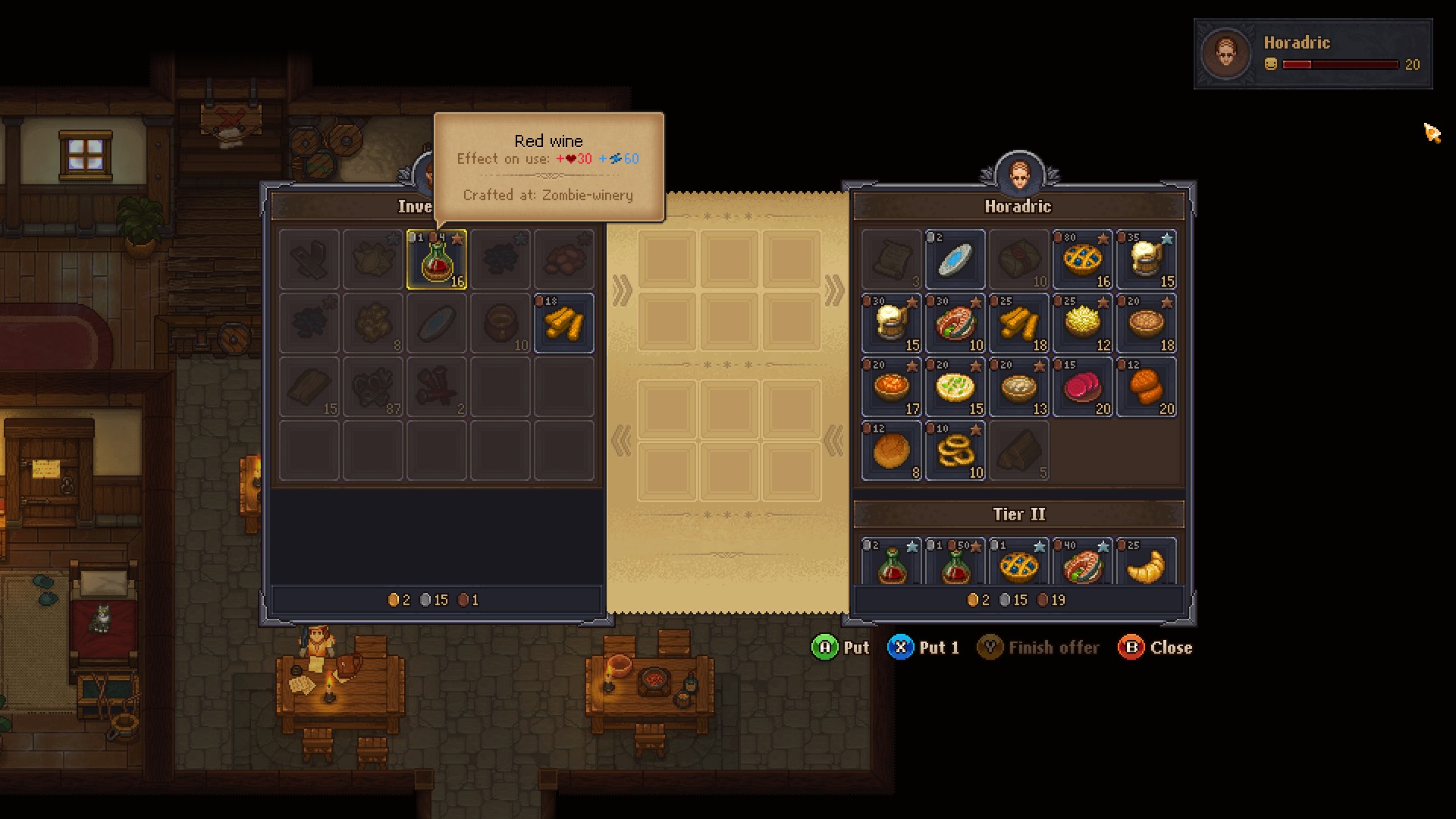Select the onion rings in Horadric's panel
Viewport: 1456px width, 819px height.
[x=955, y=450]
